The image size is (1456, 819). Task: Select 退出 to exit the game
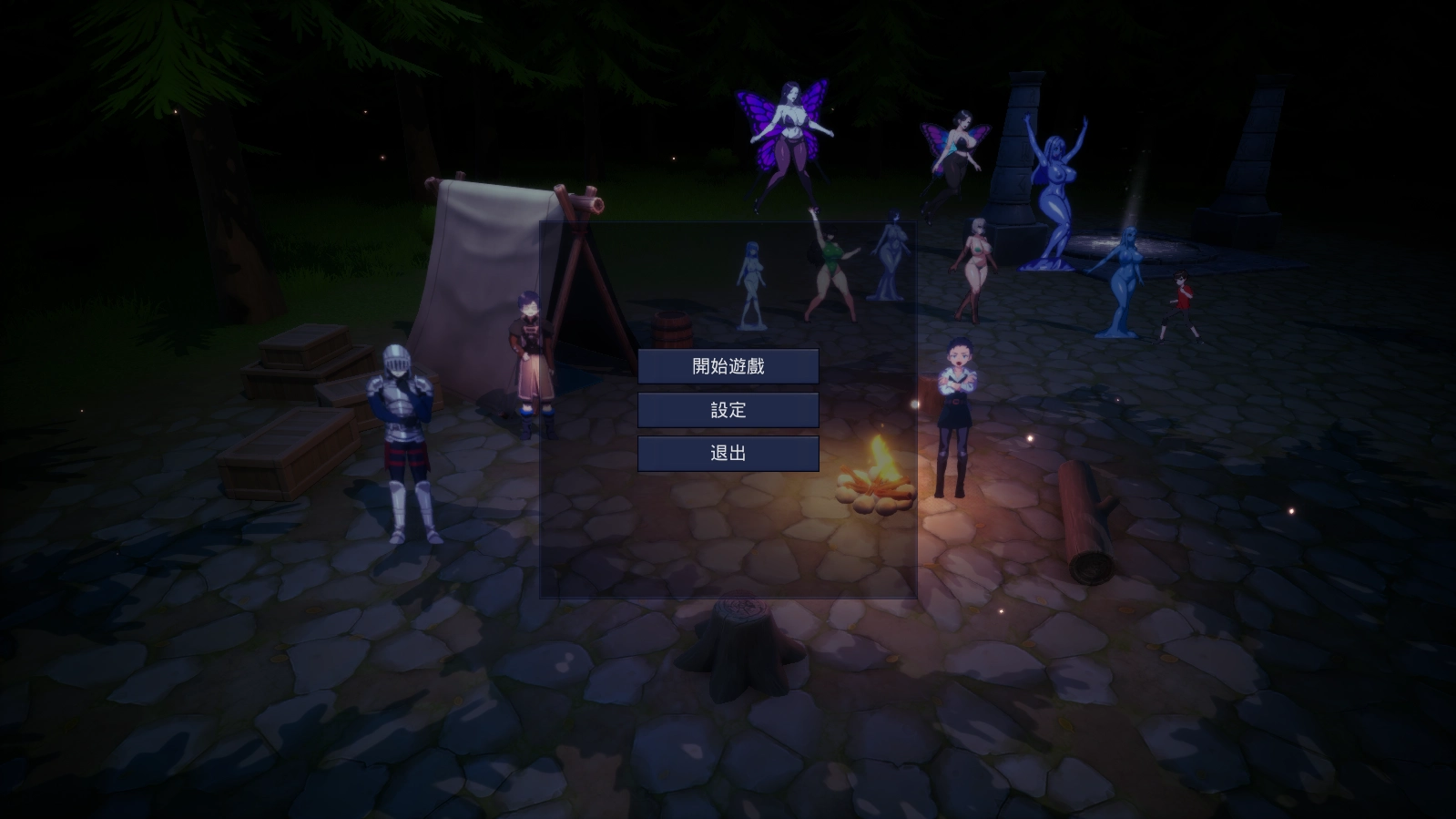click(x=728, y=453)
